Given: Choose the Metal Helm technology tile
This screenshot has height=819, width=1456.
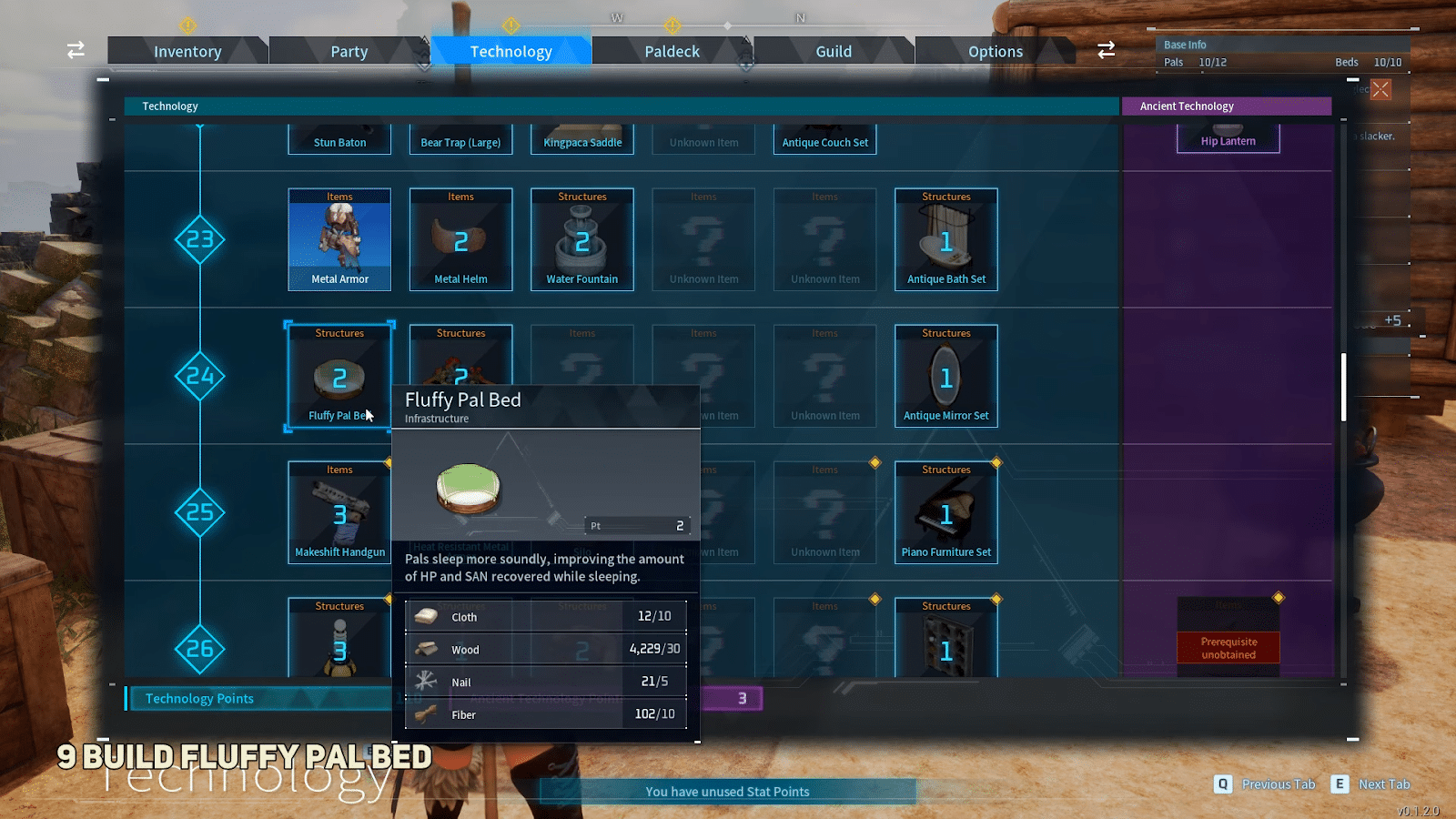Looking at the screenshot, I should [x=460, y=239].
